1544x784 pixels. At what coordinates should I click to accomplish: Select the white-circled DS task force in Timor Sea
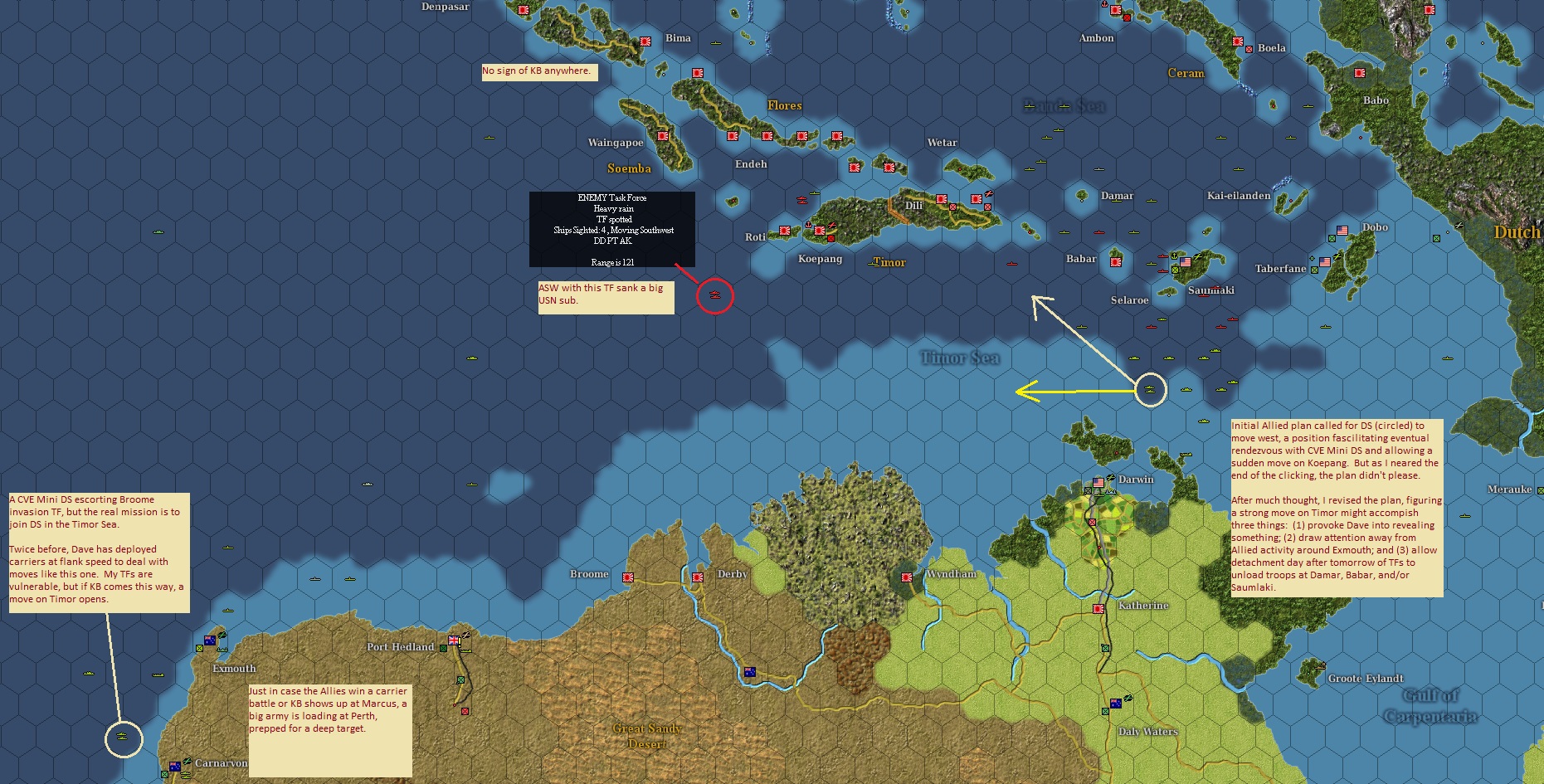point(1150,390)
